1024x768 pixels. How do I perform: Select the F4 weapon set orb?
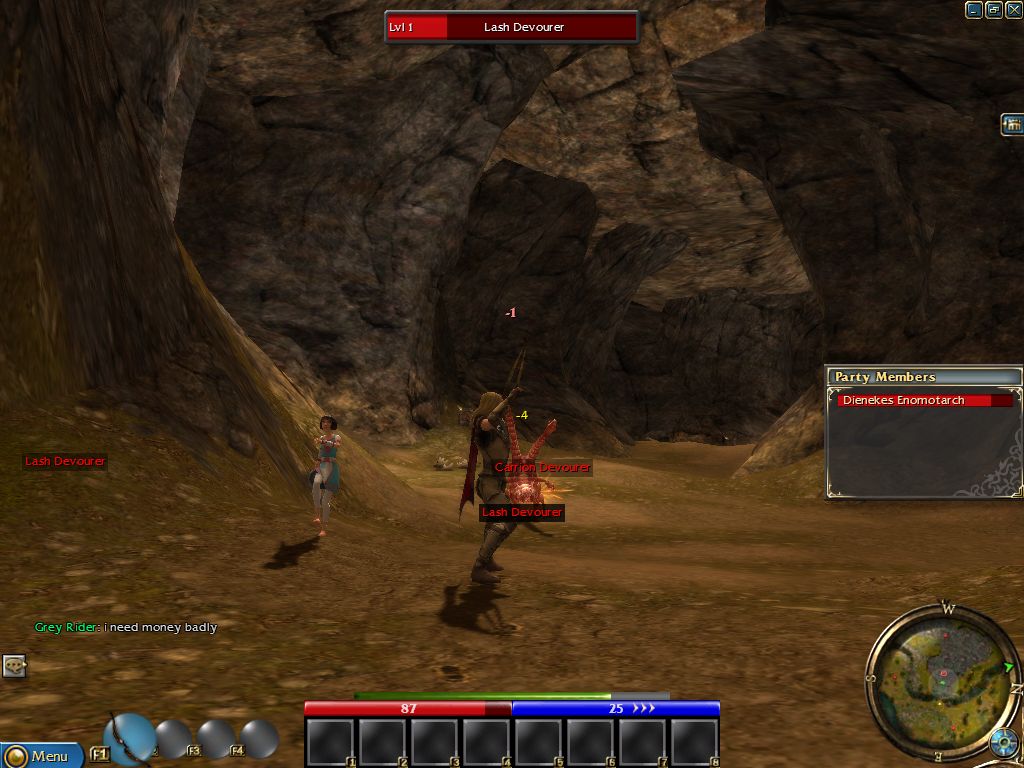[x=259, y=738]
